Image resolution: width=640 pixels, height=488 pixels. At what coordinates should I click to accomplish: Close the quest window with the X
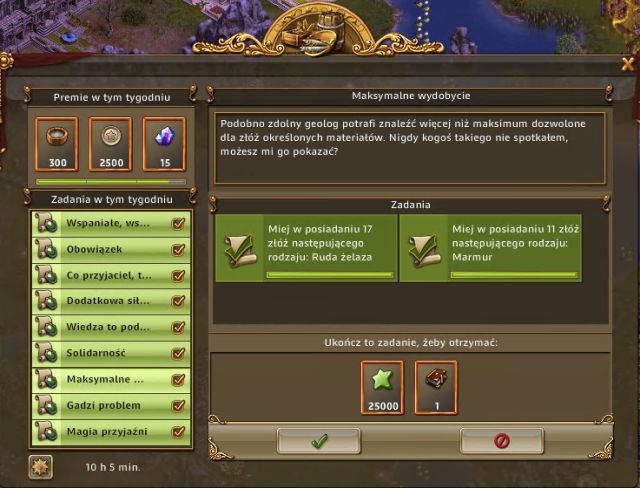pyautogui.click(x=626, y=62)
